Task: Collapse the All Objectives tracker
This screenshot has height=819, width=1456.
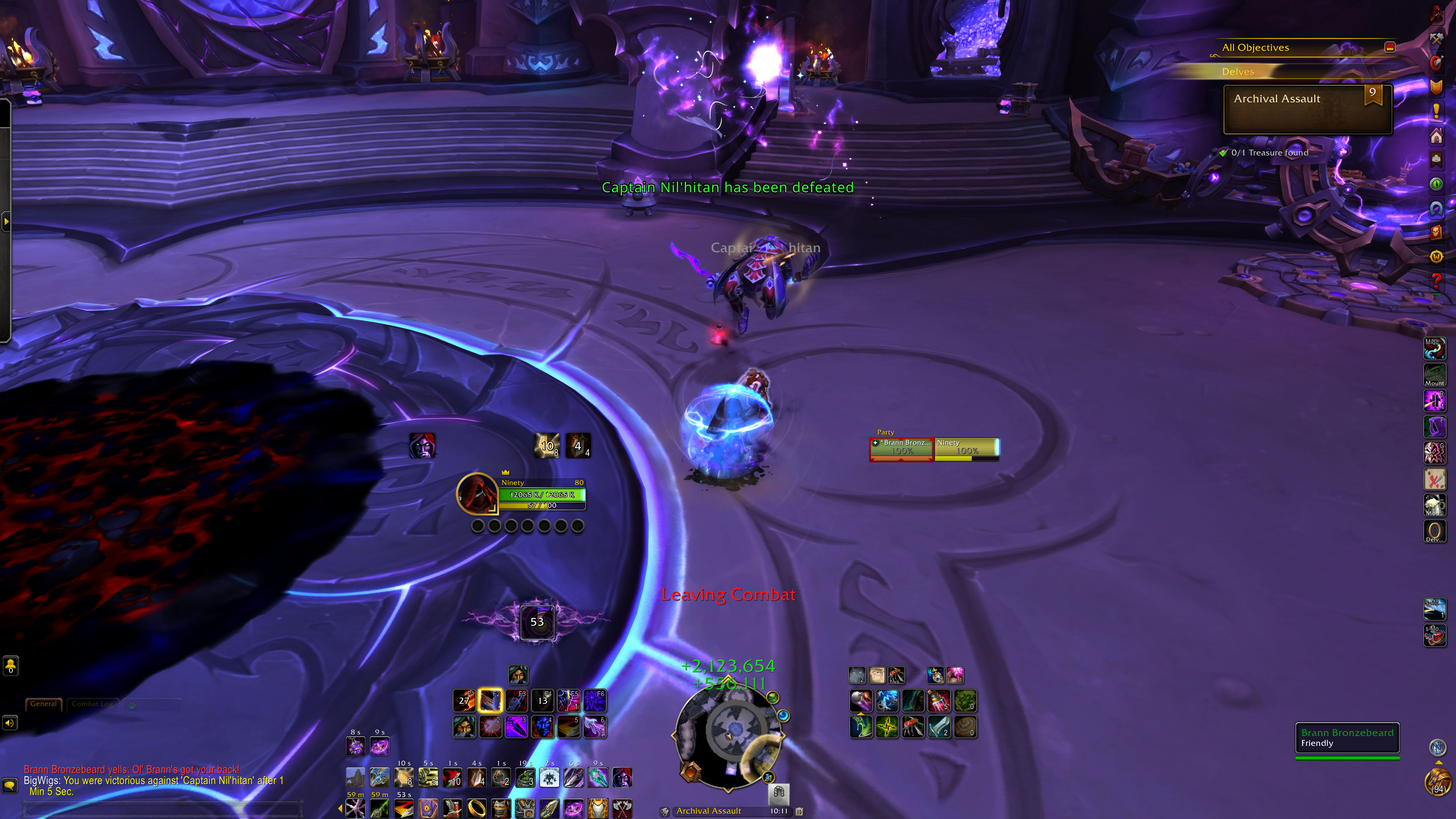Action: click(x=1389, y=47)
